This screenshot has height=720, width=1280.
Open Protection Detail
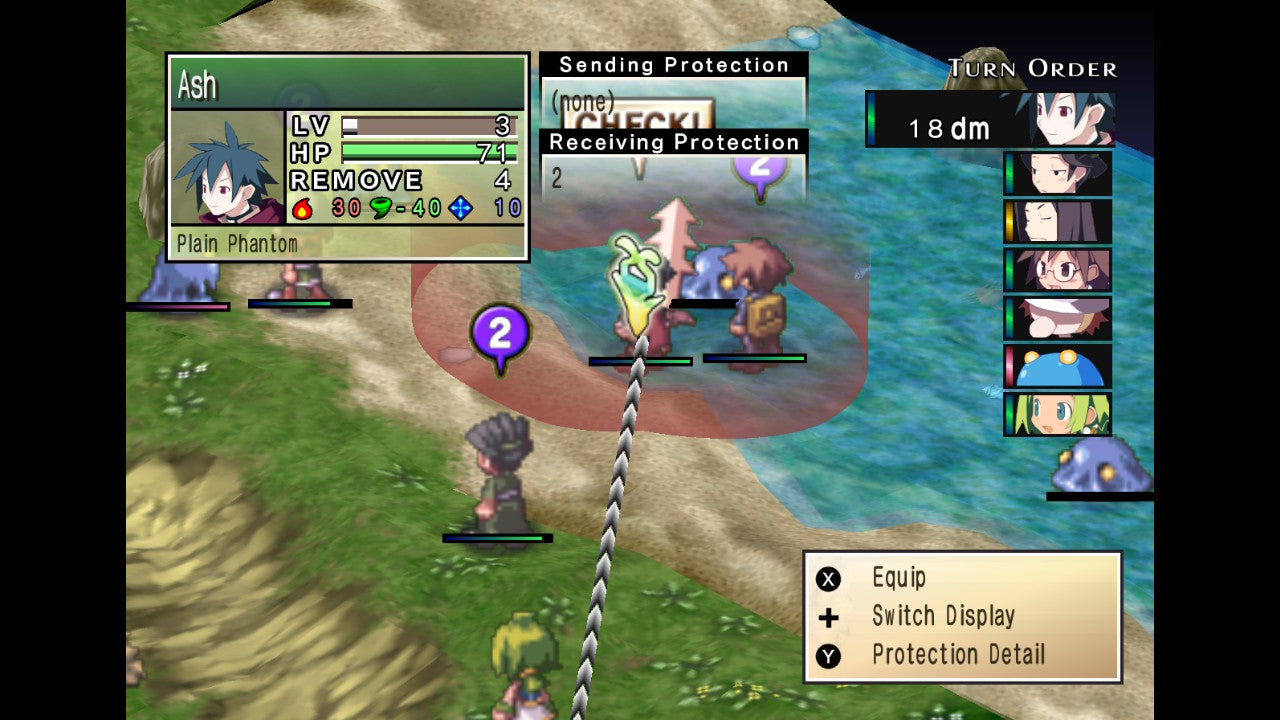click(957, 655)
